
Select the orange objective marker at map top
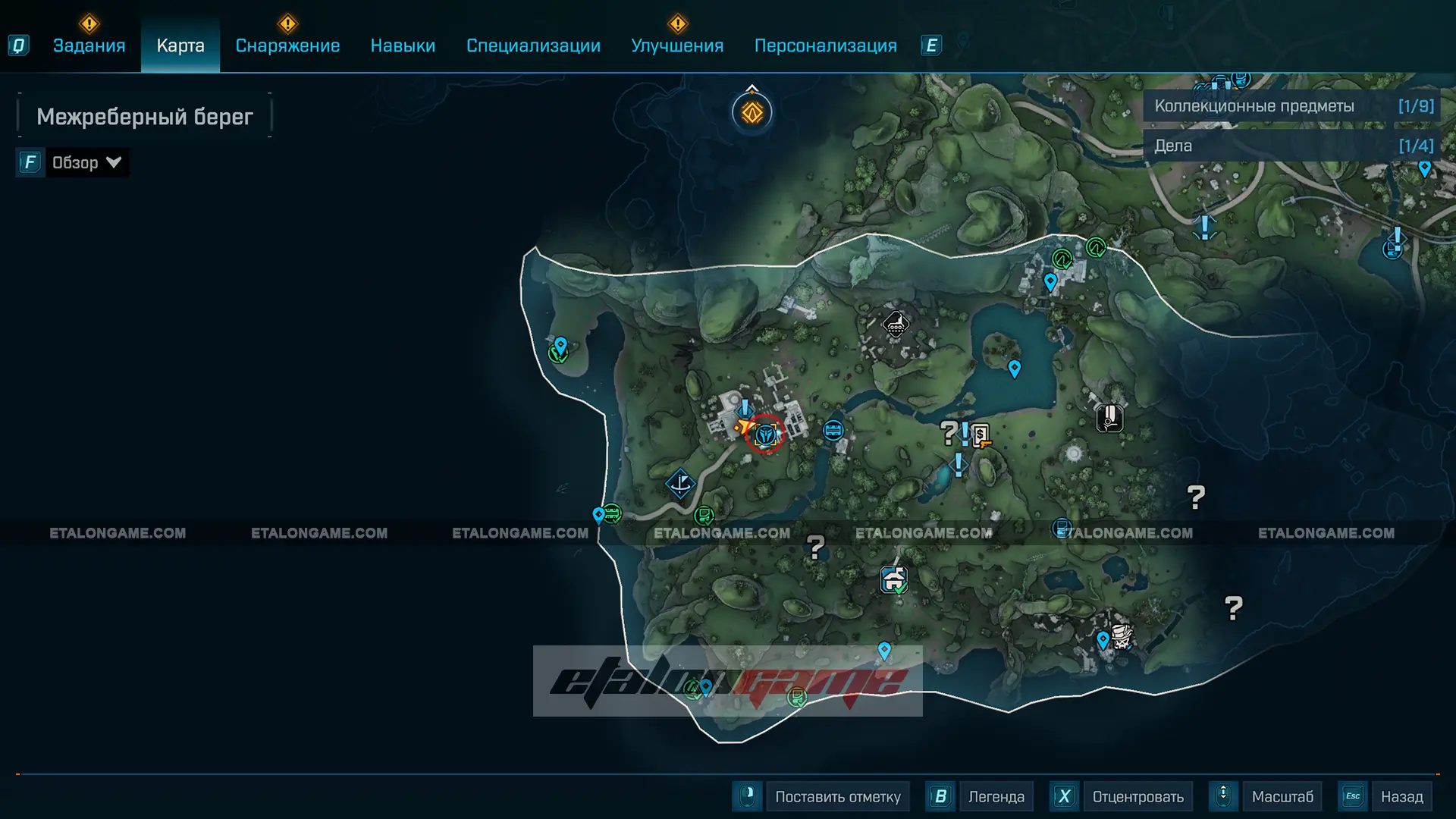[752, 113]
